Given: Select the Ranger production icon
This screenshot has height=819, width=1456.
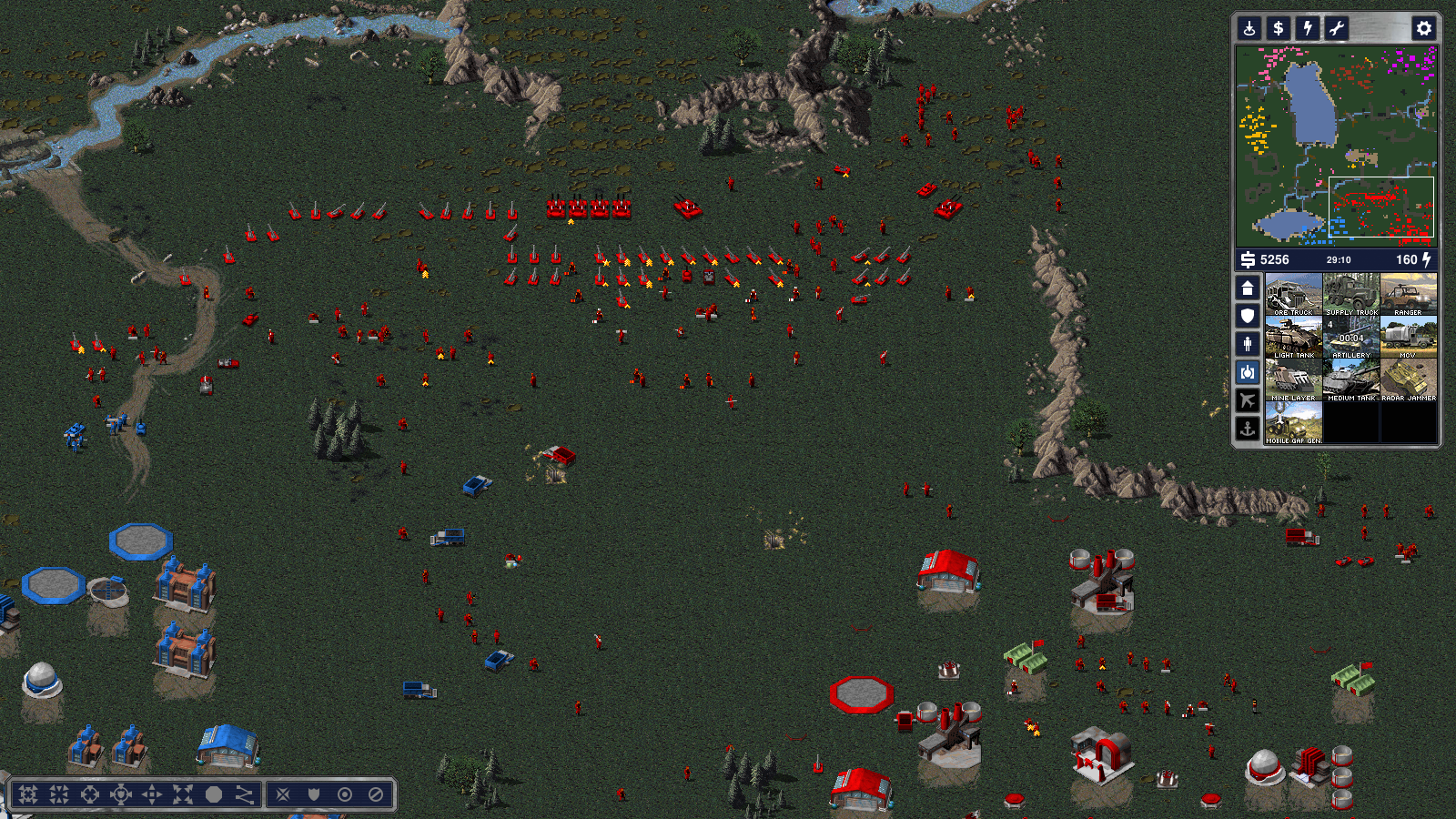Looking at the screenshot, I should tap(1409, 294).
